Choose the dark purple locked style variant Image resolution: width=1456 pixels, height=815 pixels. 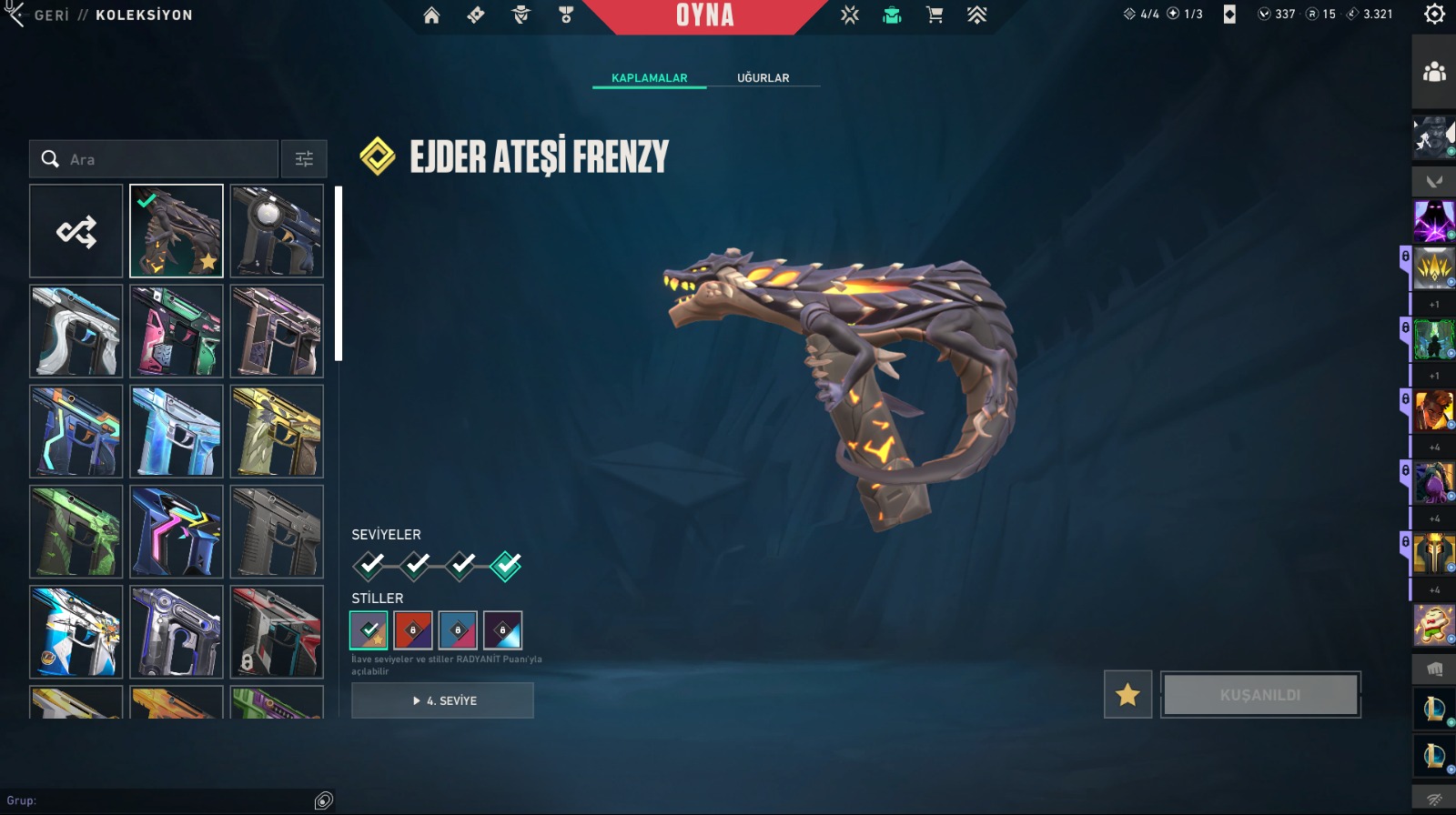(x=502, y=629)
